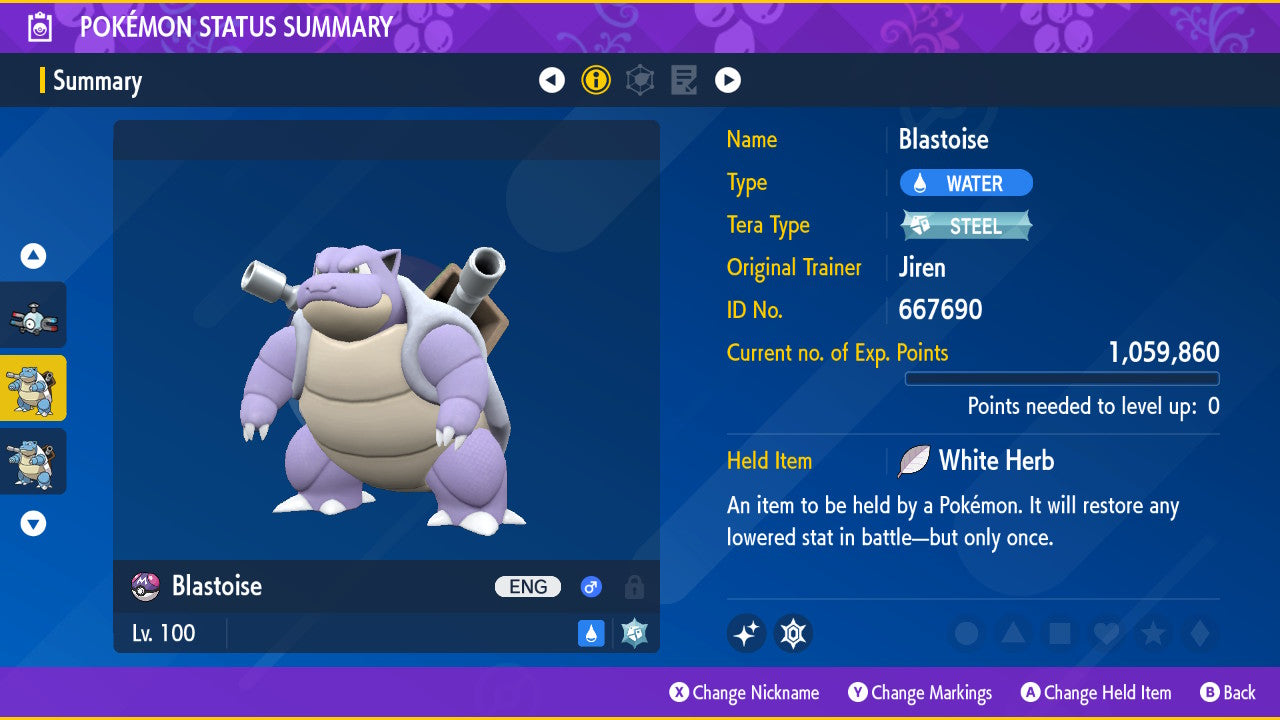Go to the previous summary page arrow
1280x720 pixels.
click(552, 80)
